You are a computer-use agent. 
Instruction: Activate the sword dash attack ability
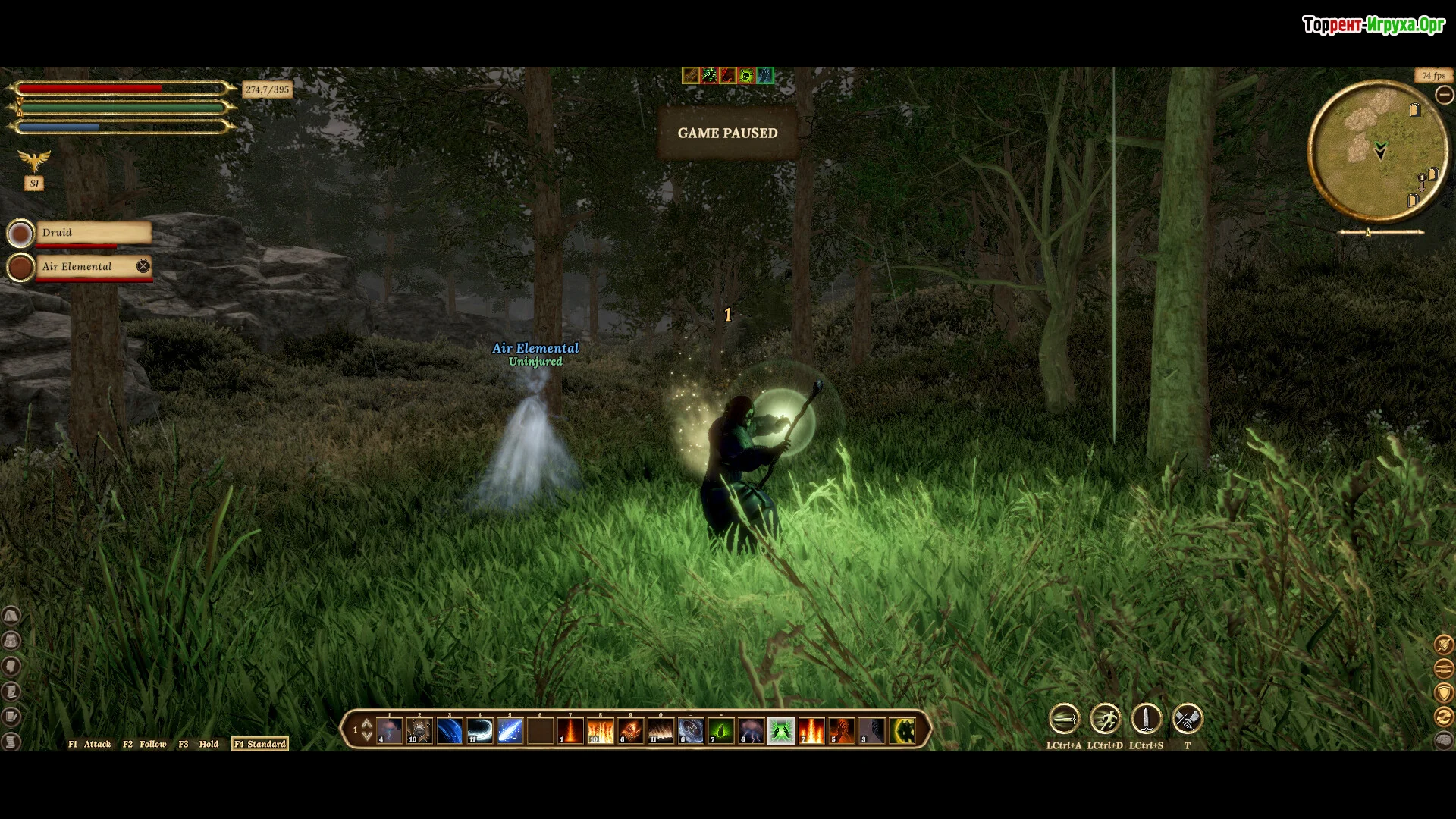pyautogui.click(x=1064, y=719)
